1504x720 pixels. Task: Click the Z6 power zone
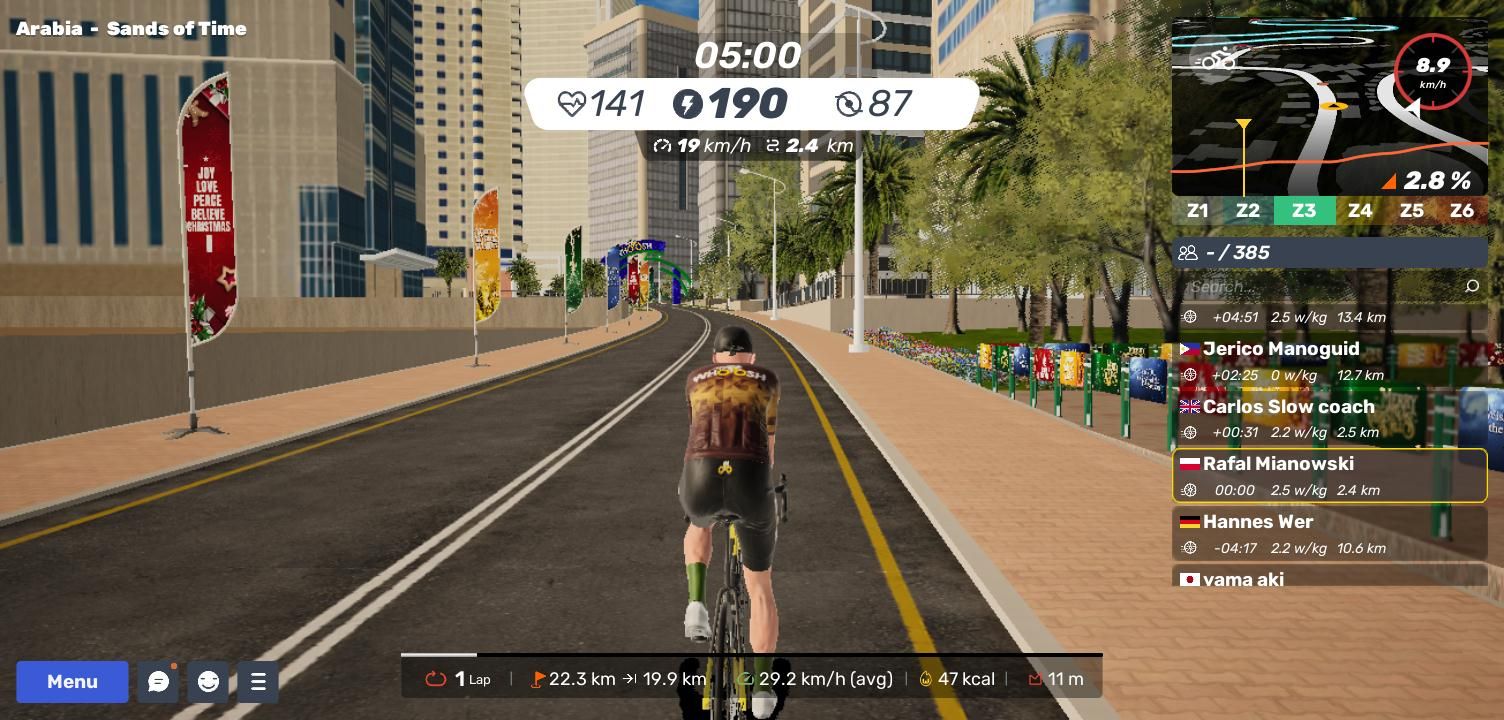pos(1462,211)
